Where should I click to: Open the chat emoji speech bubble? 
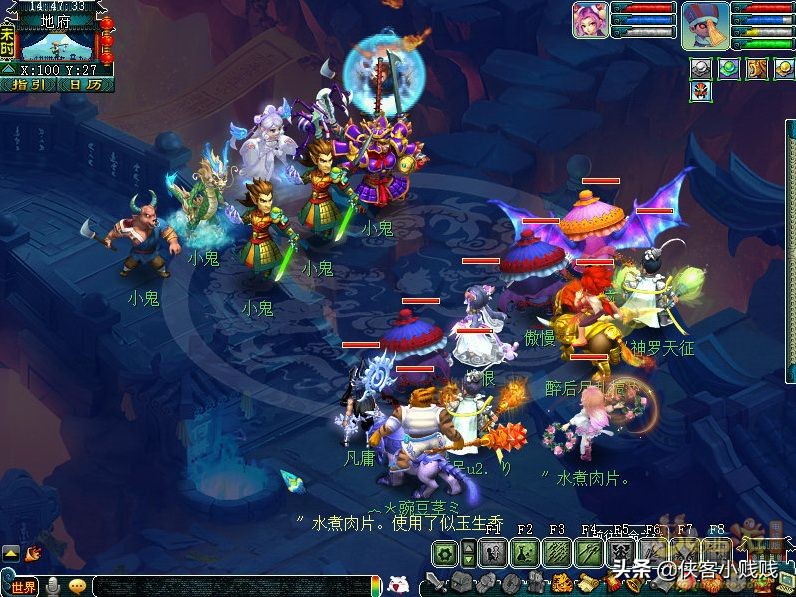77,587
